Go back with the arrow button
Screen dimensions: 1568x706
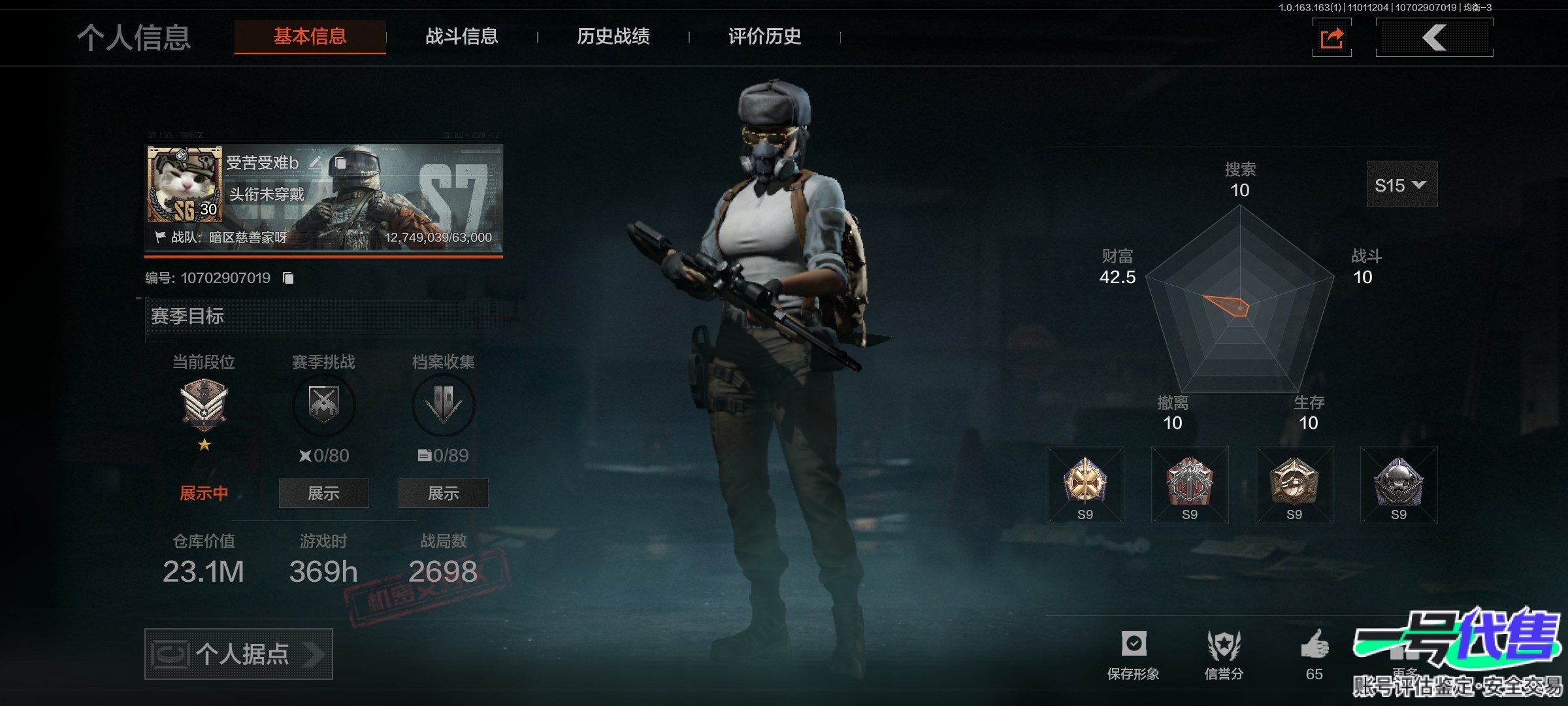pos(1434,38)
